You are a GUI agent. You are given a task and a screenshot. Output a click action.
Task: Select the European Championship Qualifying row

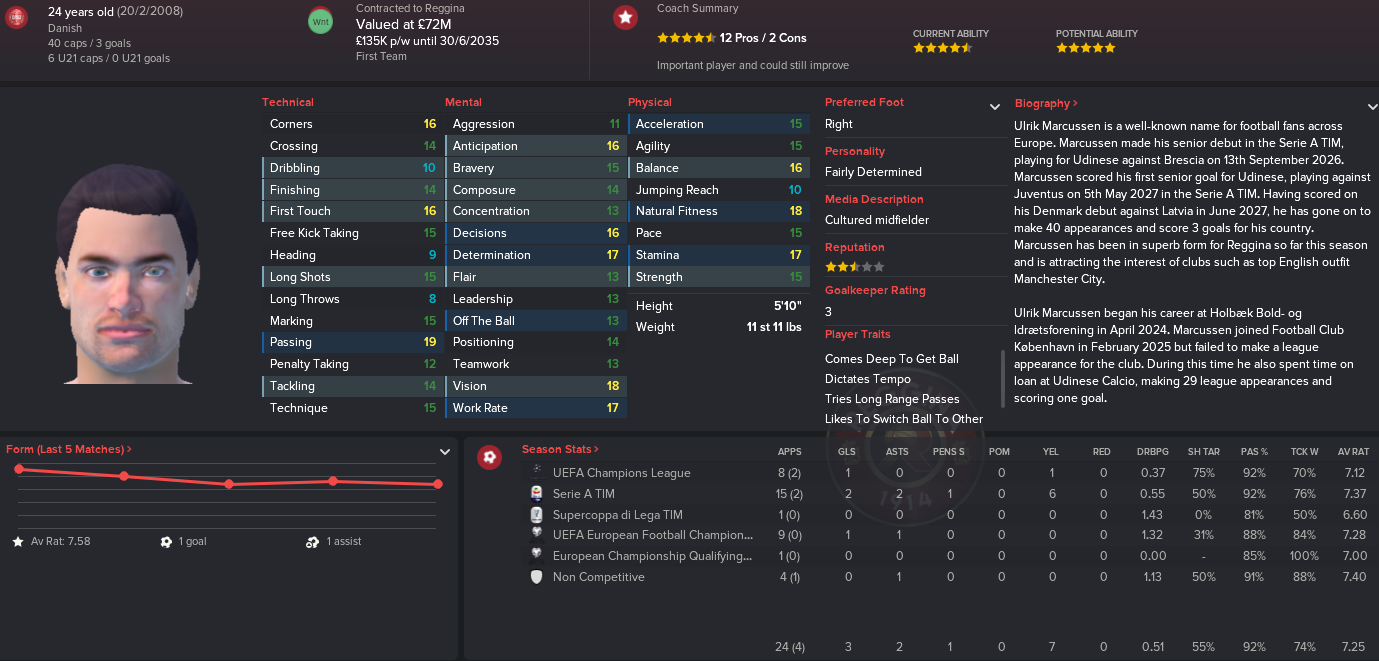pos(651,556)
